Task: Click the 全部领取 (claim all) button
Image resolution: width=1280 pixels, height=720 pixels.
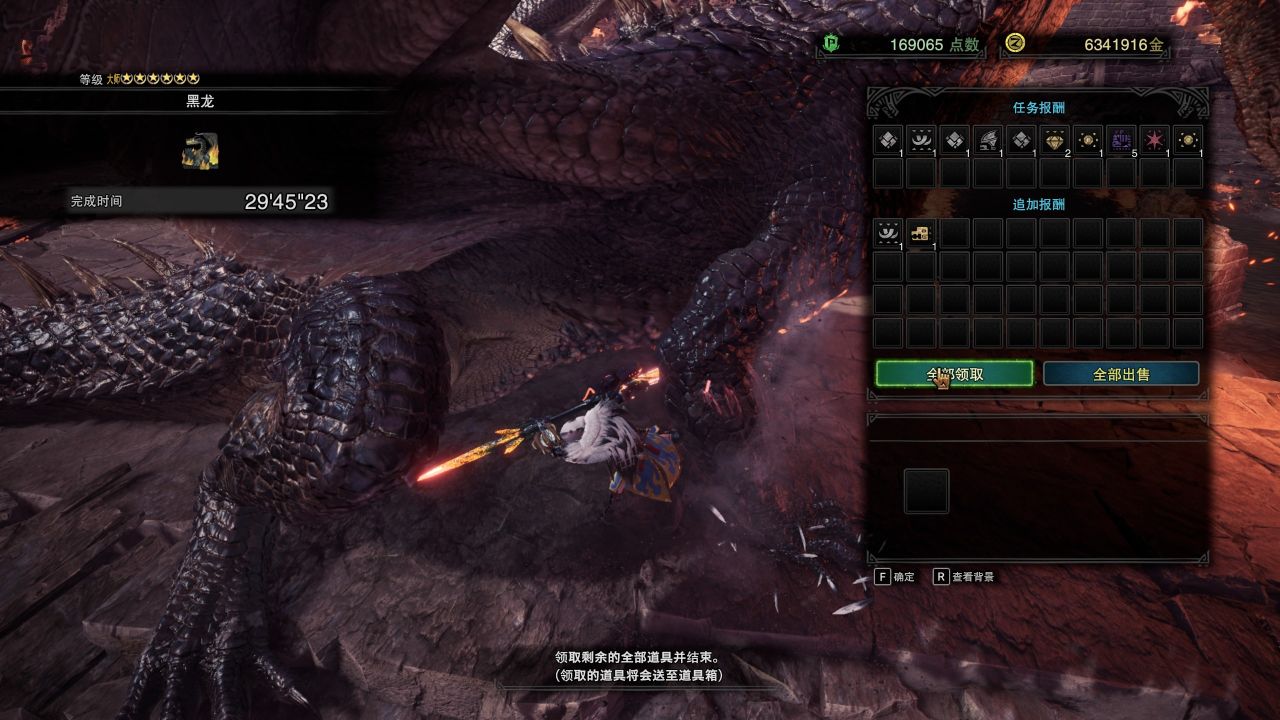Action: pos(954,374)
